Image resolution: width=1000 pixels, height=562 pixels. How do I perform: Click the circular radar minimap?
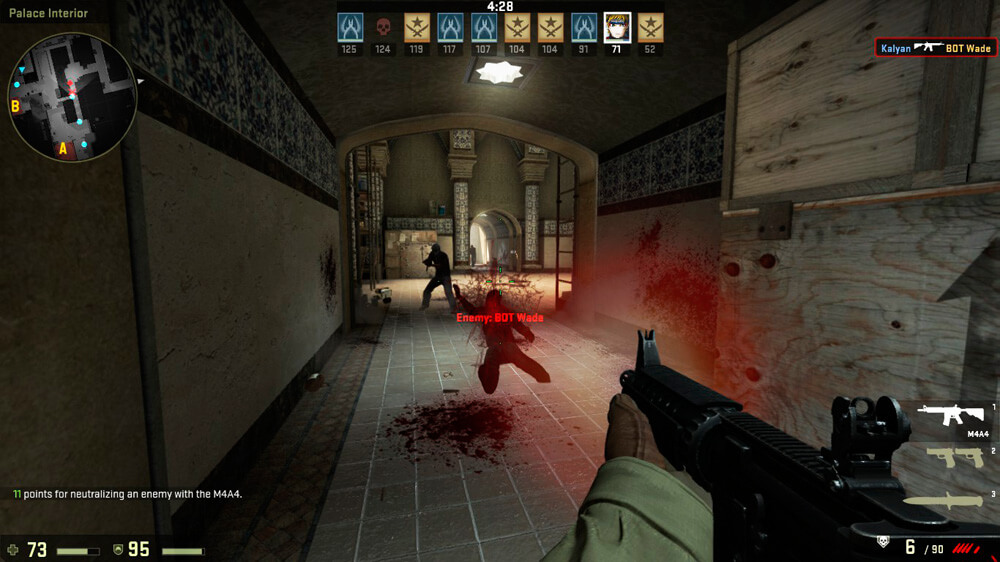click(72, 97)
